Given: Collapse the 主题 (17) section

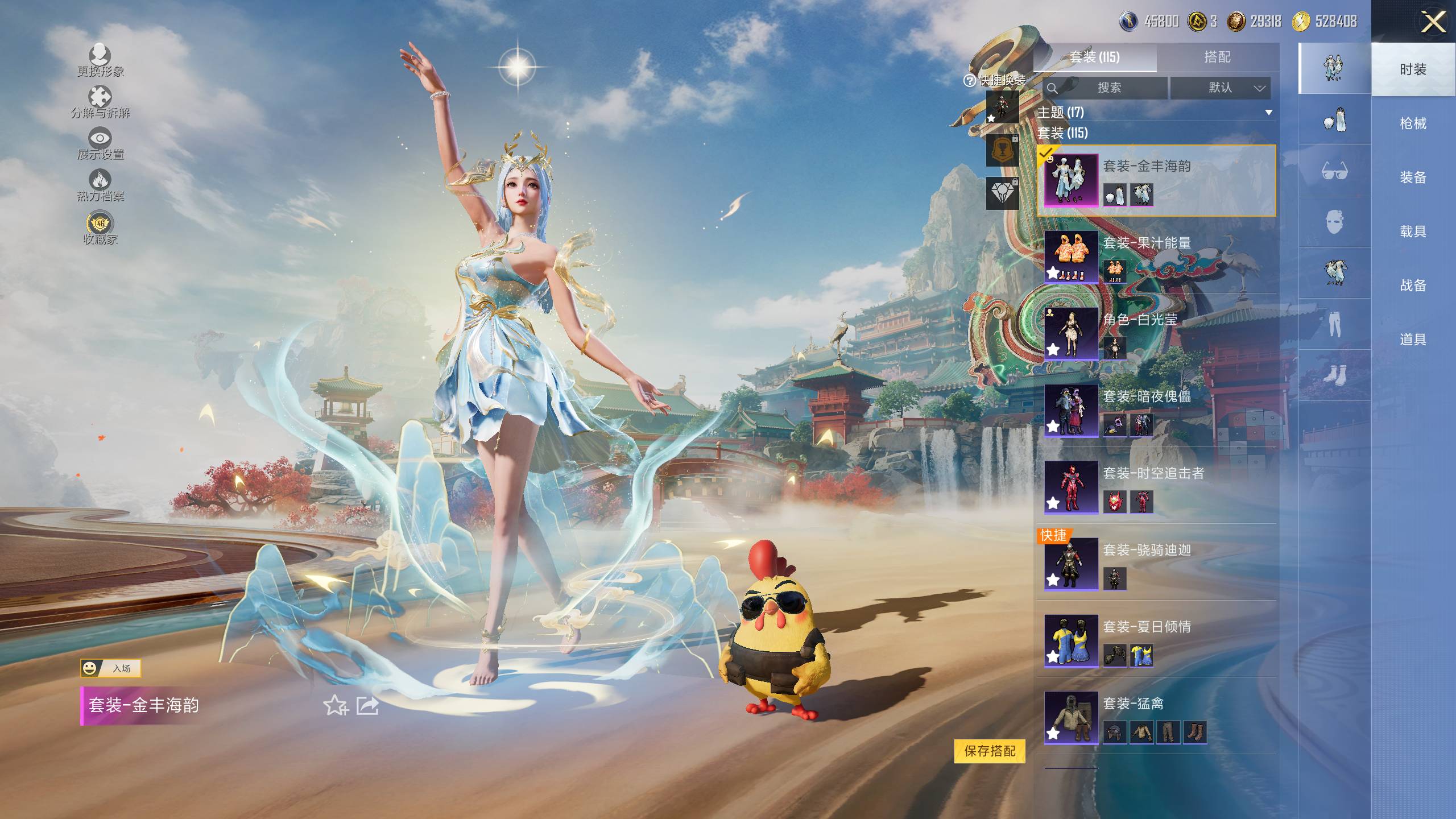Looking at the screenshot, I should pos(1268,113).
